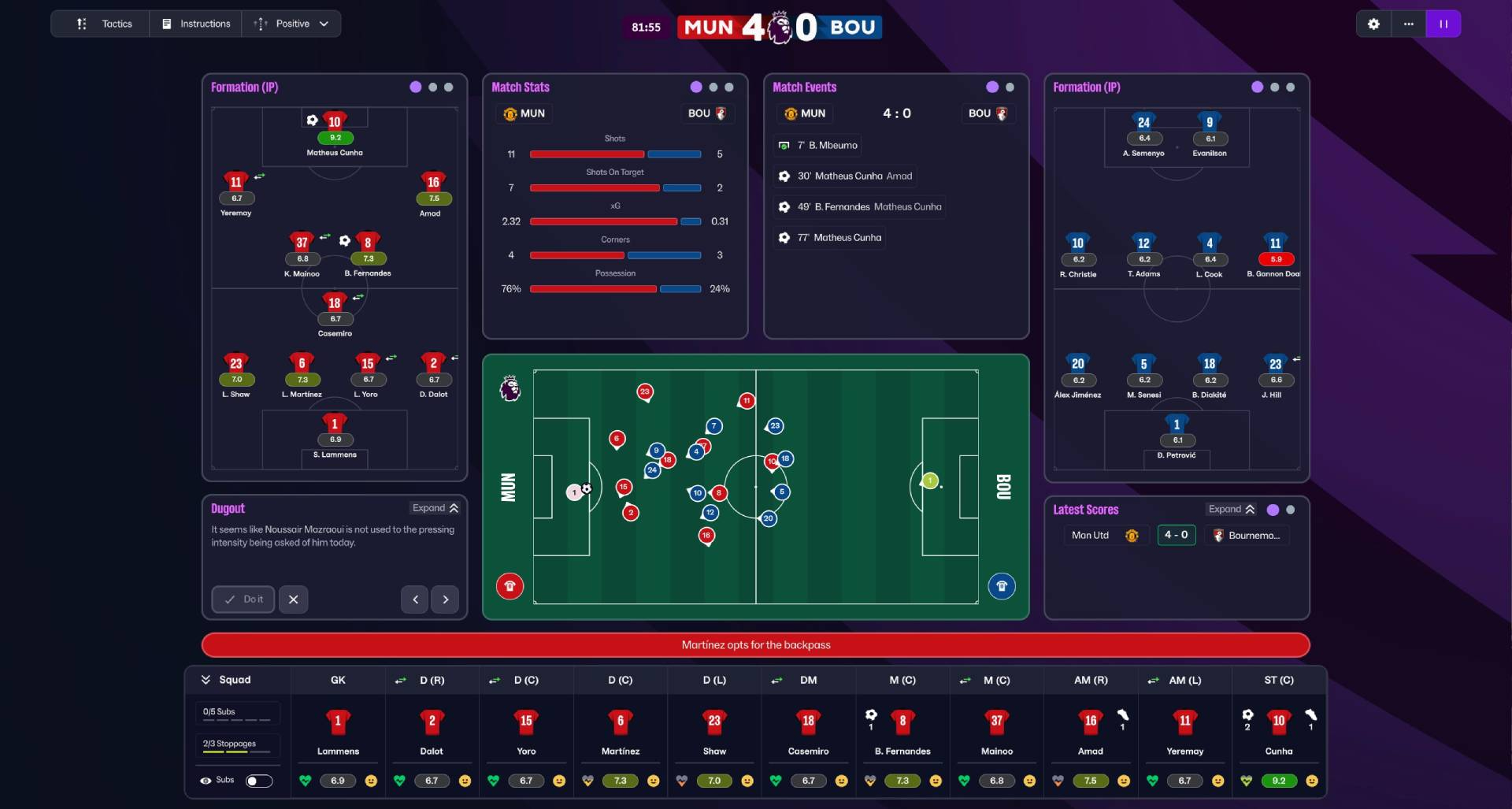This screenshot has height=809, width=1512.
Task: Toggle the pink dot on Formation (IP) panel
Action: [x=415, y=87]
